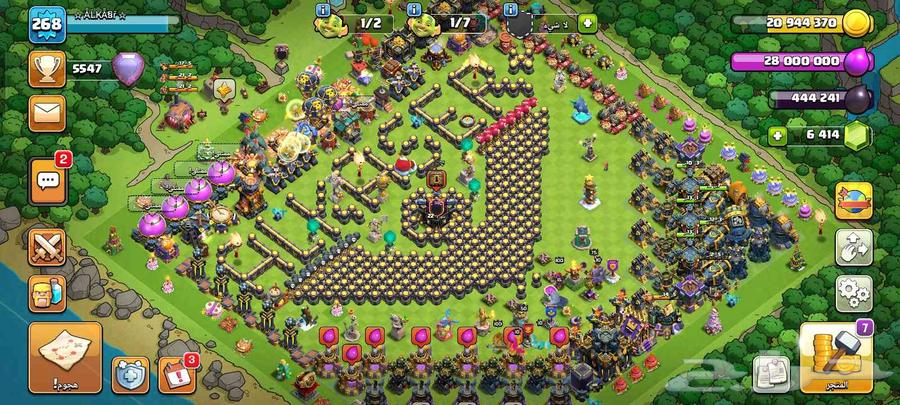The width and height of the screenshot is (900, 405).
Task: Open the crossed swords battle log
Action: point(47,244)
